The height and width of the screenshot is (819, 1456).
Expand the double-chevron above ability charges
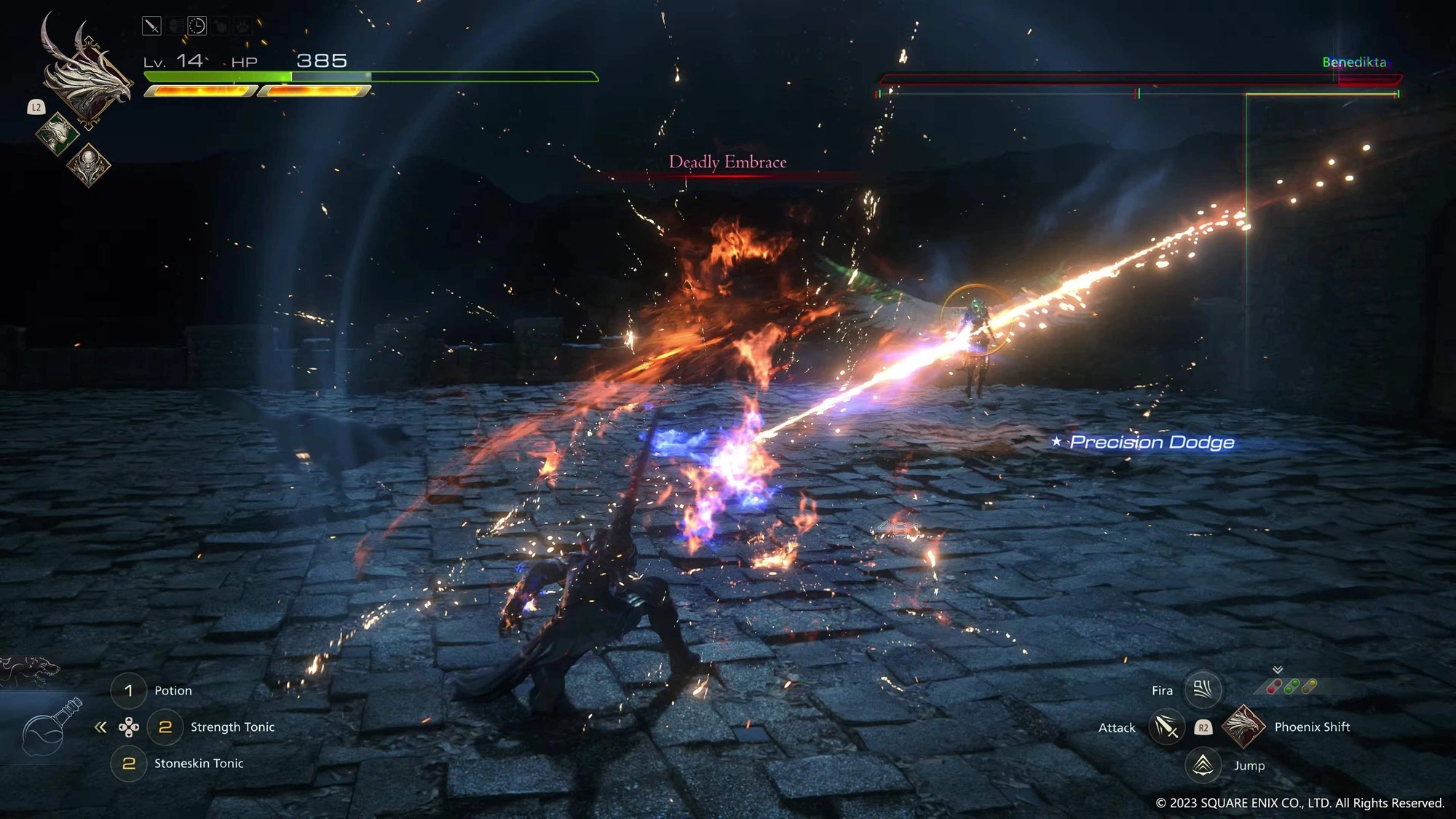pyautogui.click(x=1278, y=670)
